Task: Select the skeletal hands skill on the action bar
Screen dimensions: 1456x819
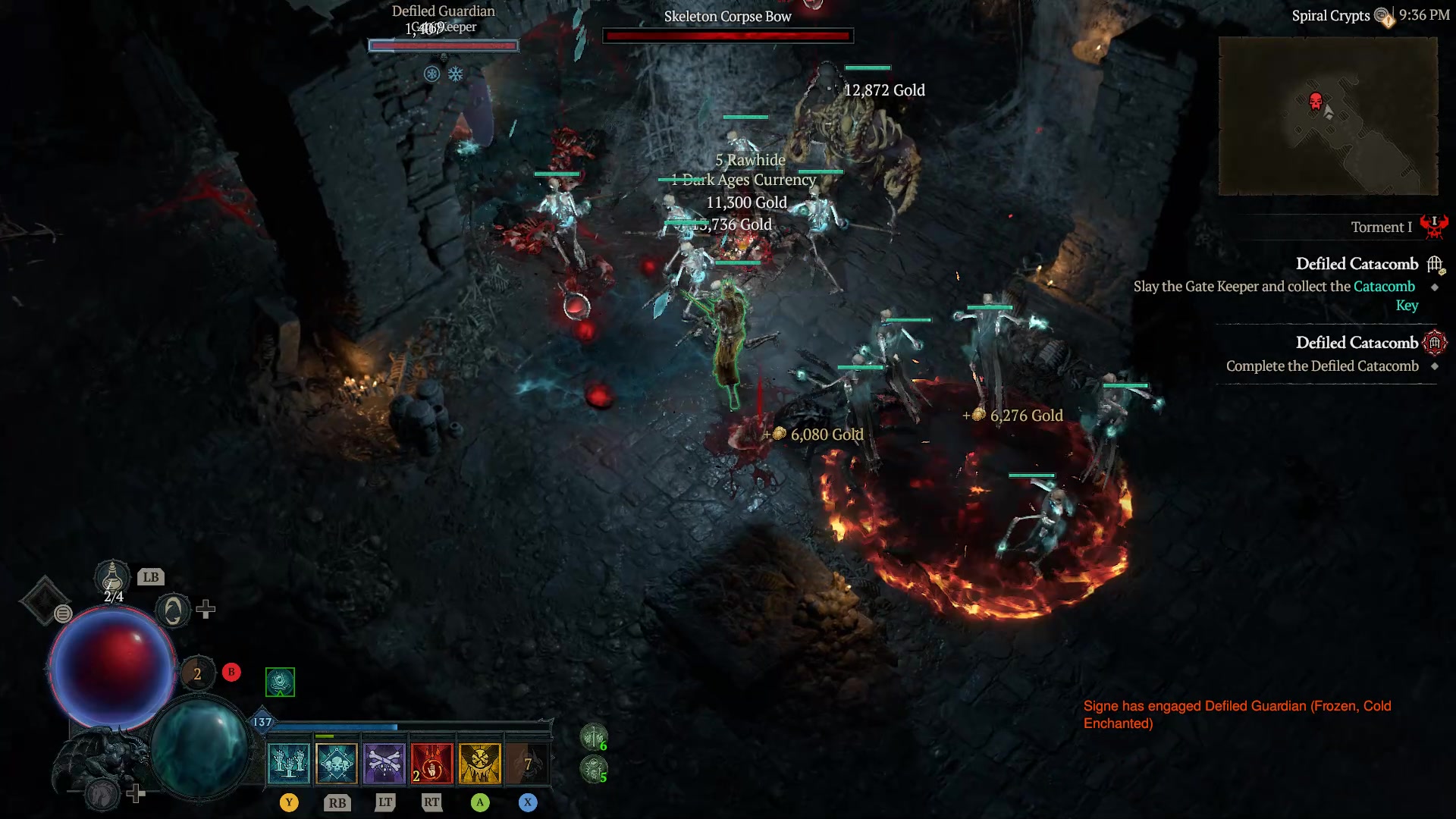Action: (x=289, y=764)
